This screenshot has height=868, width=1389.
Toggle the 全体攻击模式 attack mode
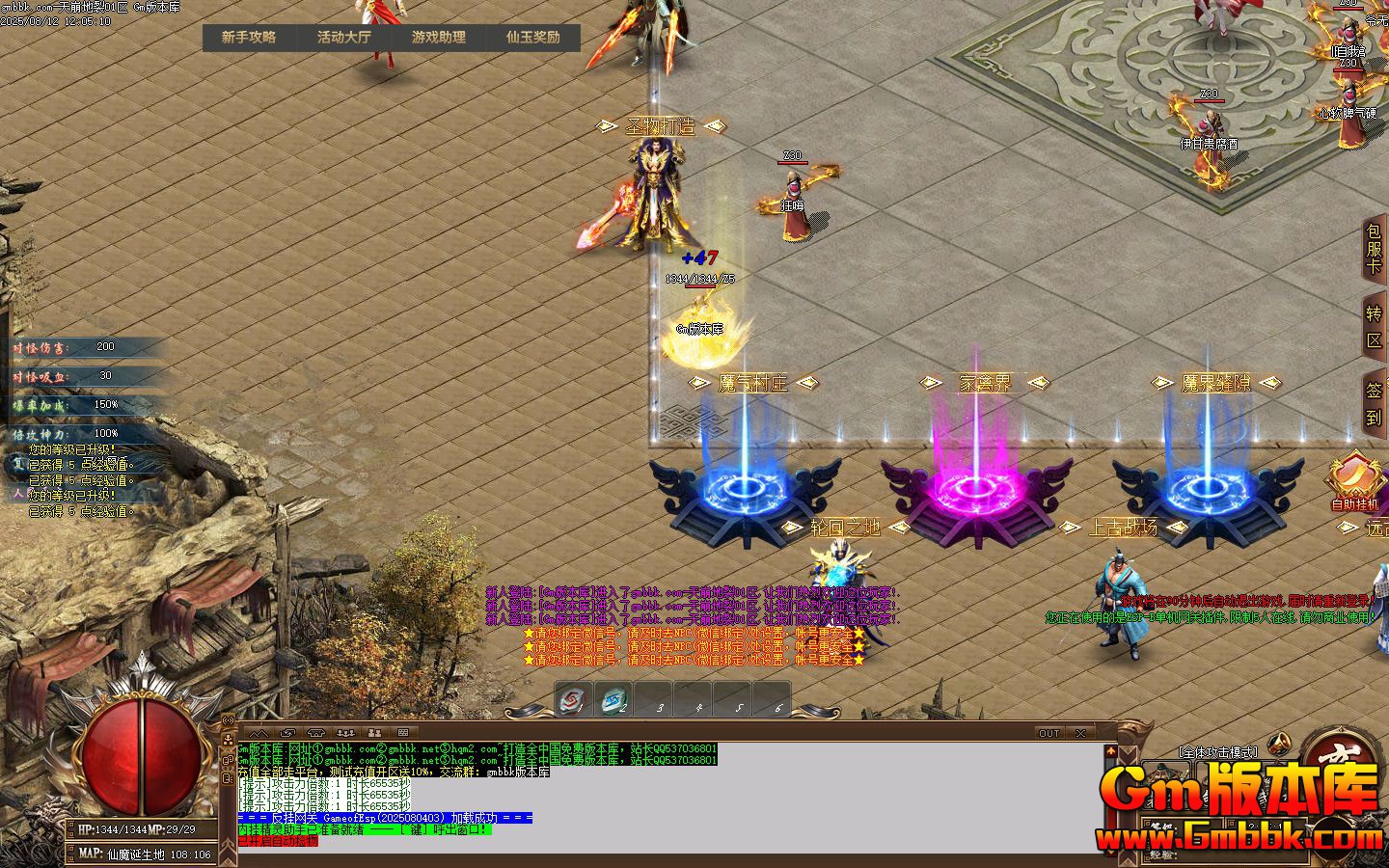pyautogui.click(x=1218, y=752)
